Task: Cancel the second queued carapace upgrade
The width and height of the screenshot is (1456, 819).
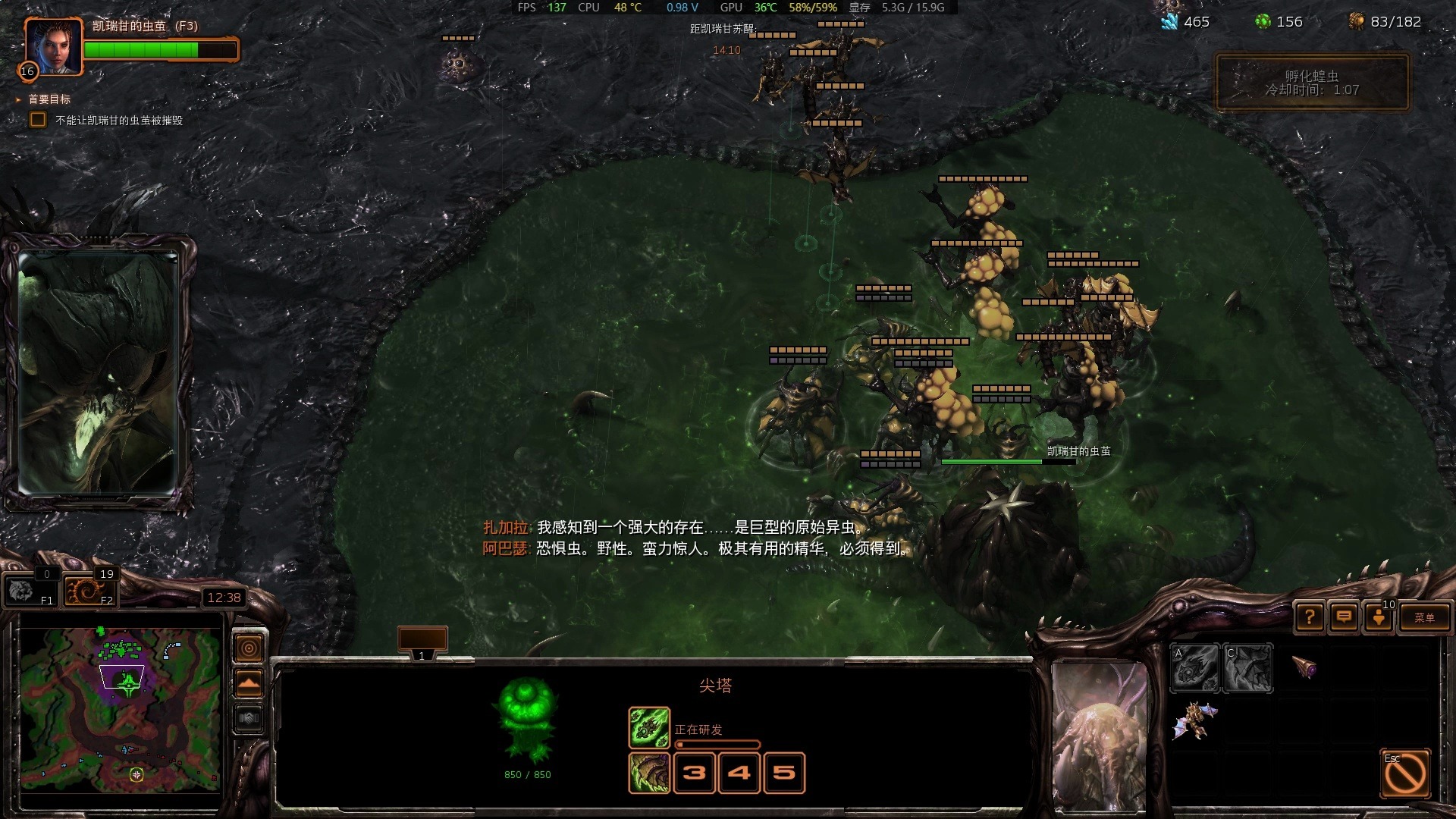Action: 648,773
